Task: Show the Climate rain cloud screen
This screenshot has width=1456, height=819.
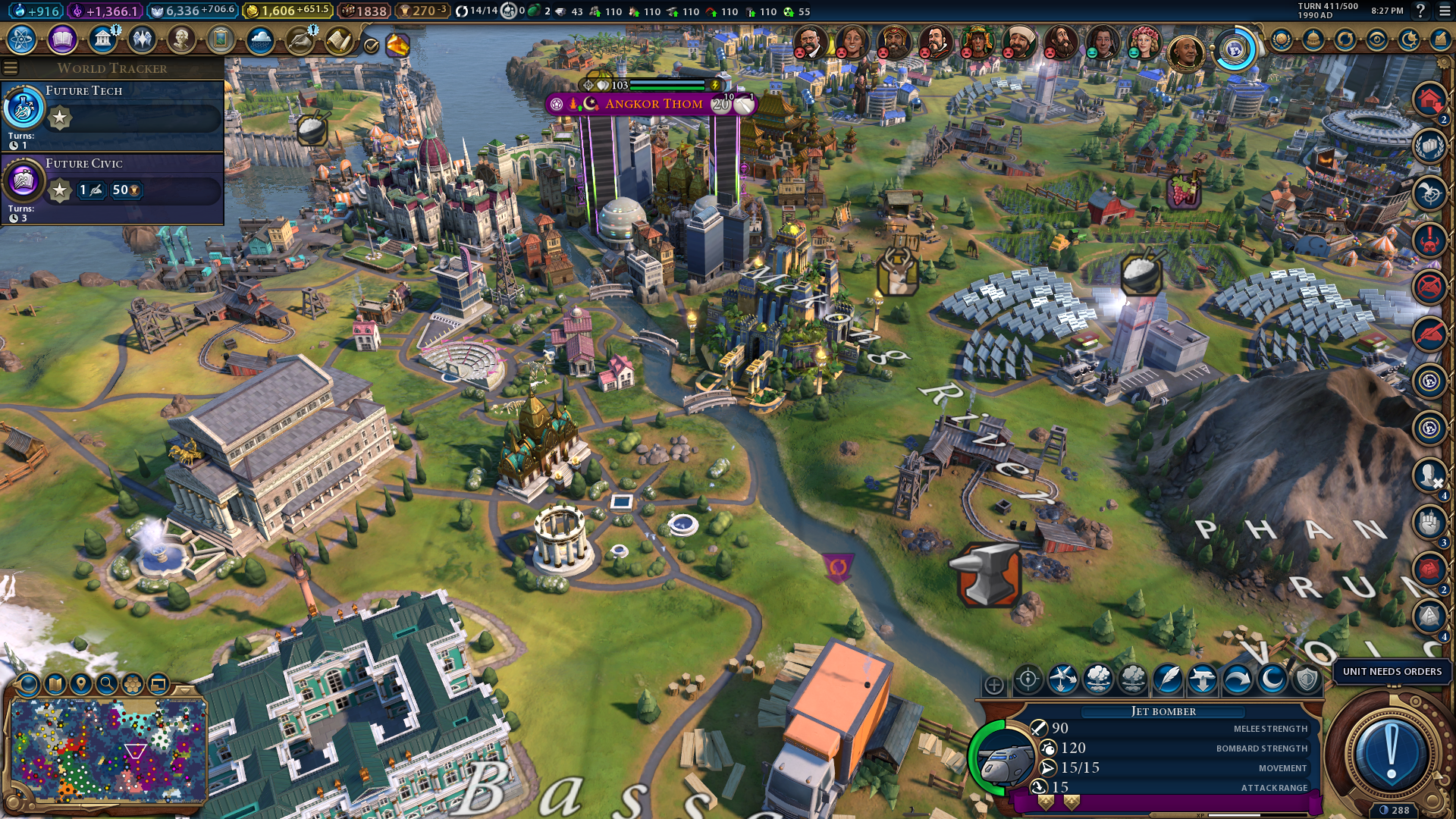Action: click(x=260, y=39)
